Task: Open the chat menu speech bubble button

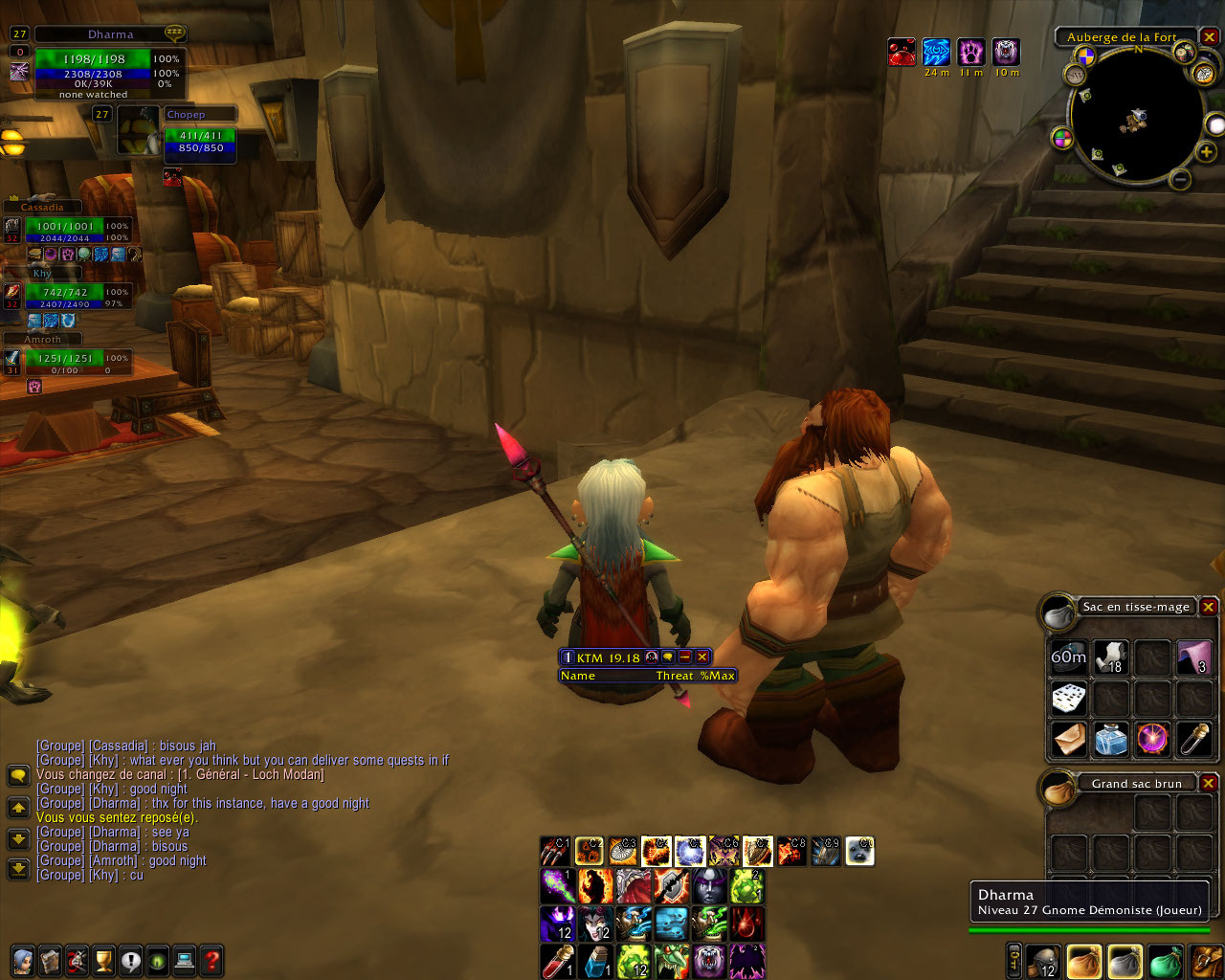Action: 18,775
